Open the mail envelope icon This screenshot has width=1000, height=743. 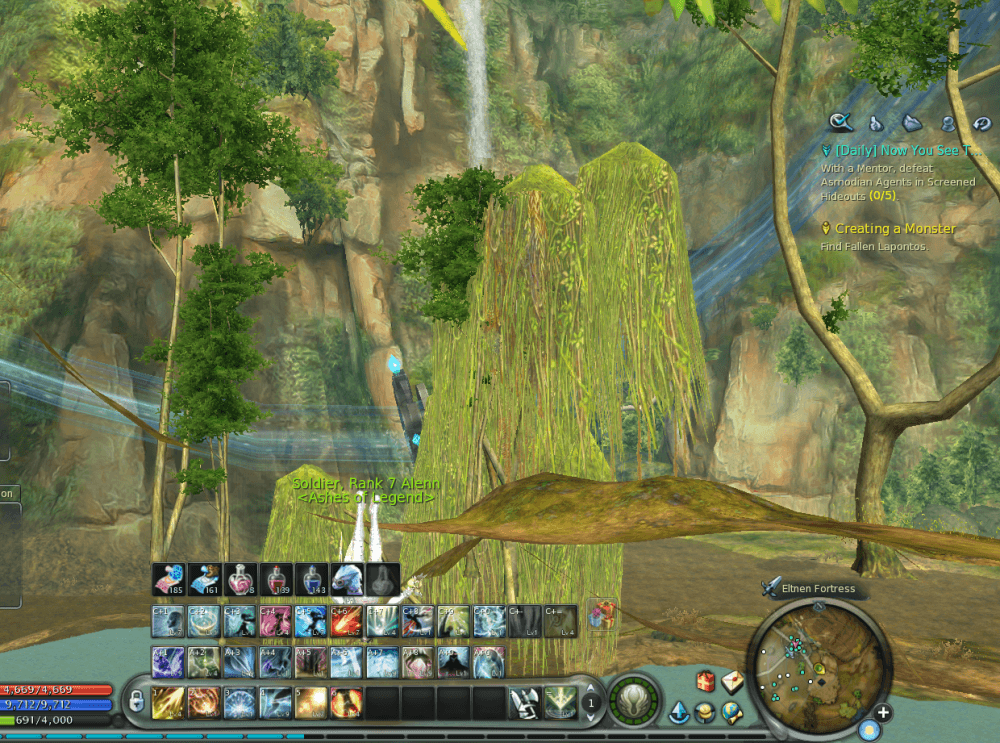(732, 681)
